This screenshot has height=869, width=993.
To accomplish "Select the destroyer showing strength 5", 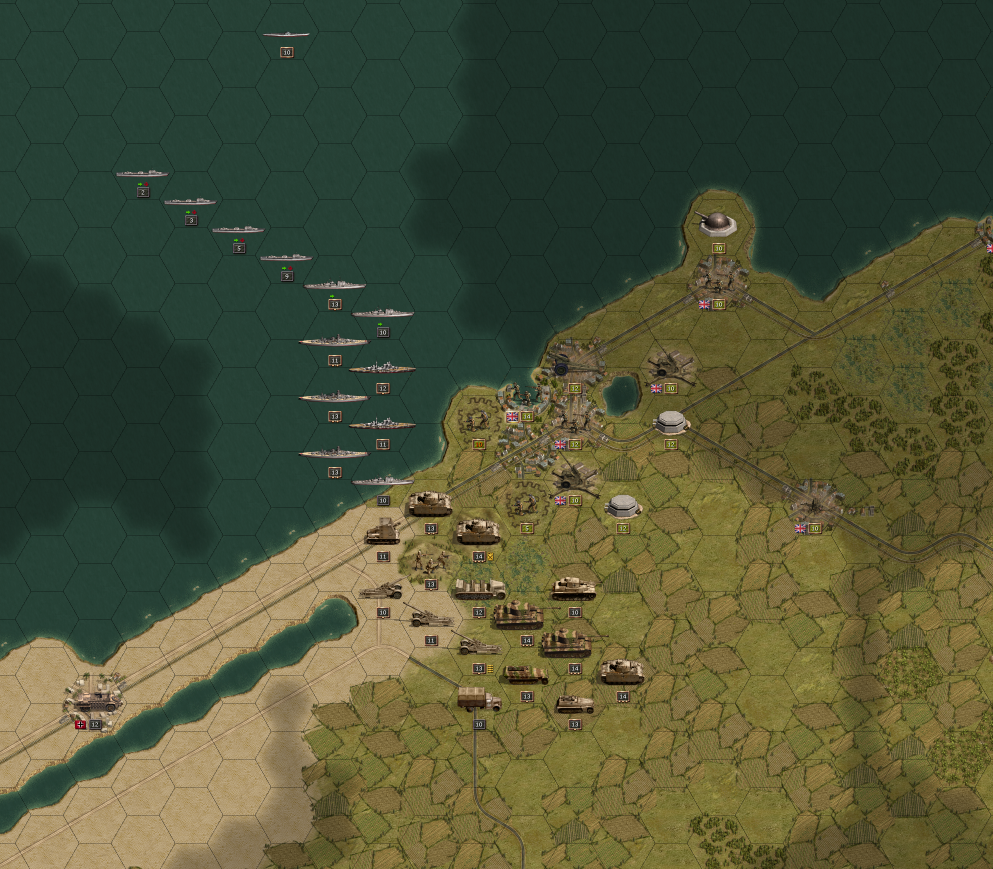I will tap(238, 231).
